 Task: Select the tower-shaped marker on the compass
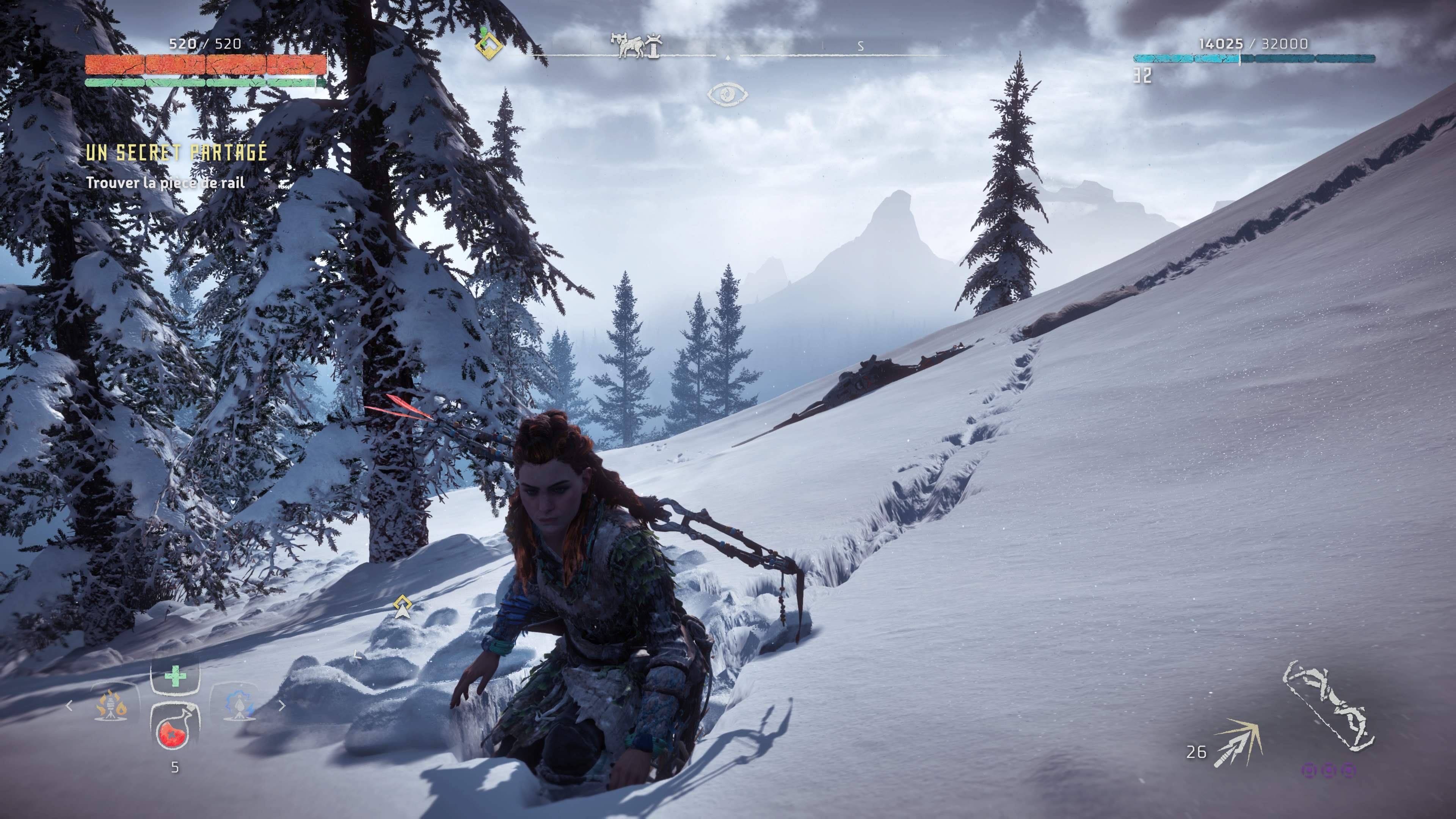pos(654,46)
